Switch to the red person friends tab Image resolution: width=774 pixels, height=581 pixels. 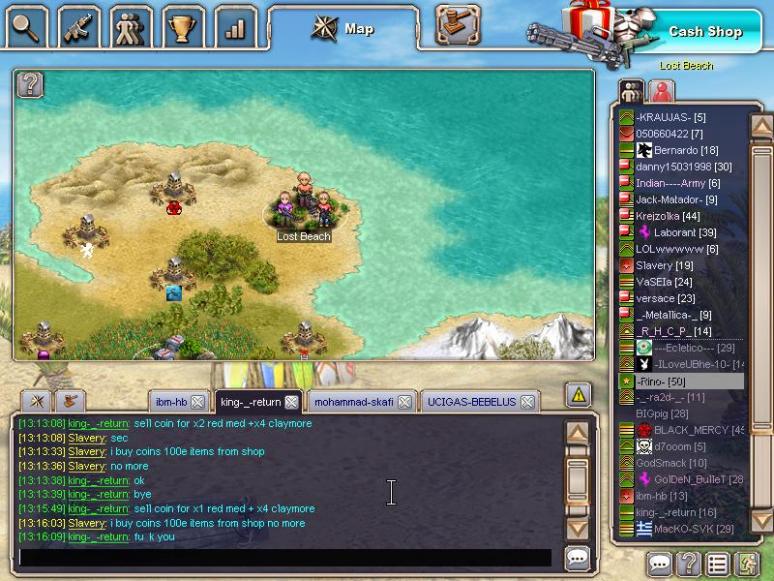point(661,91)
